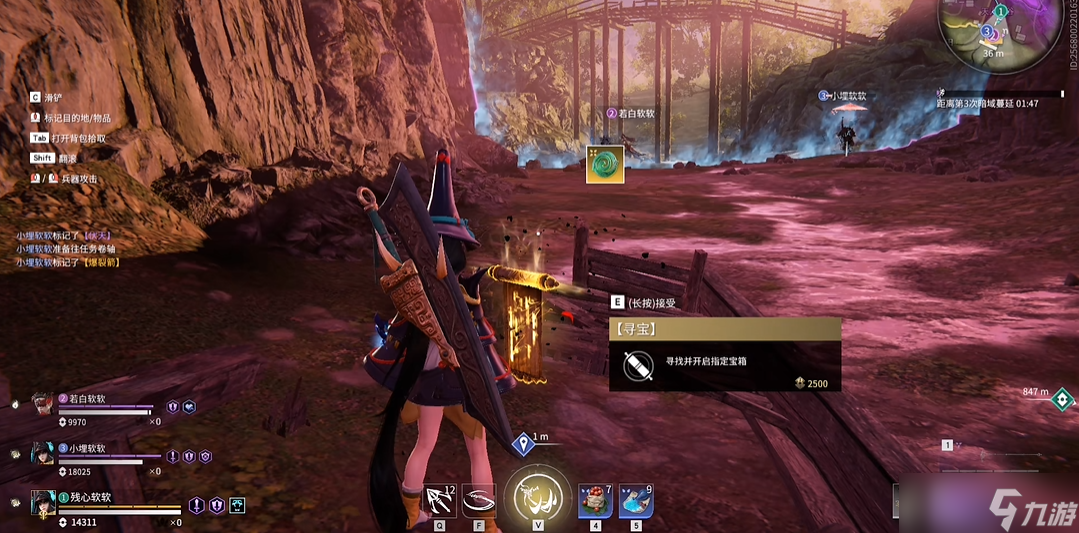The width and height of the screenshot is (1079, 533).
Task: Select own portrait 残心软软 in the squad list
Action: (44, 502)
